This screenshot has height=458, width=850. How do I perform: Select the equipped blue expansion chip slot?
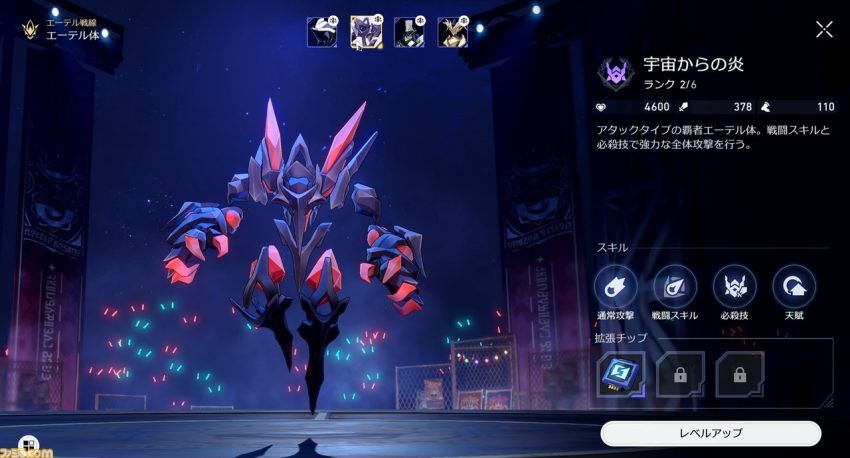(x=621, y=373)
